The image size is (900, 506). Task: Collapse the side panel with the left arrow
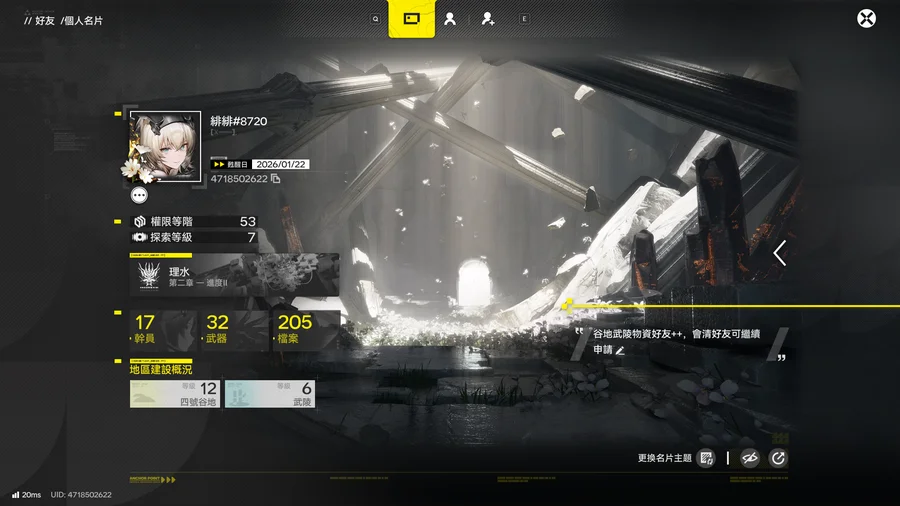(x=780, y=253)
